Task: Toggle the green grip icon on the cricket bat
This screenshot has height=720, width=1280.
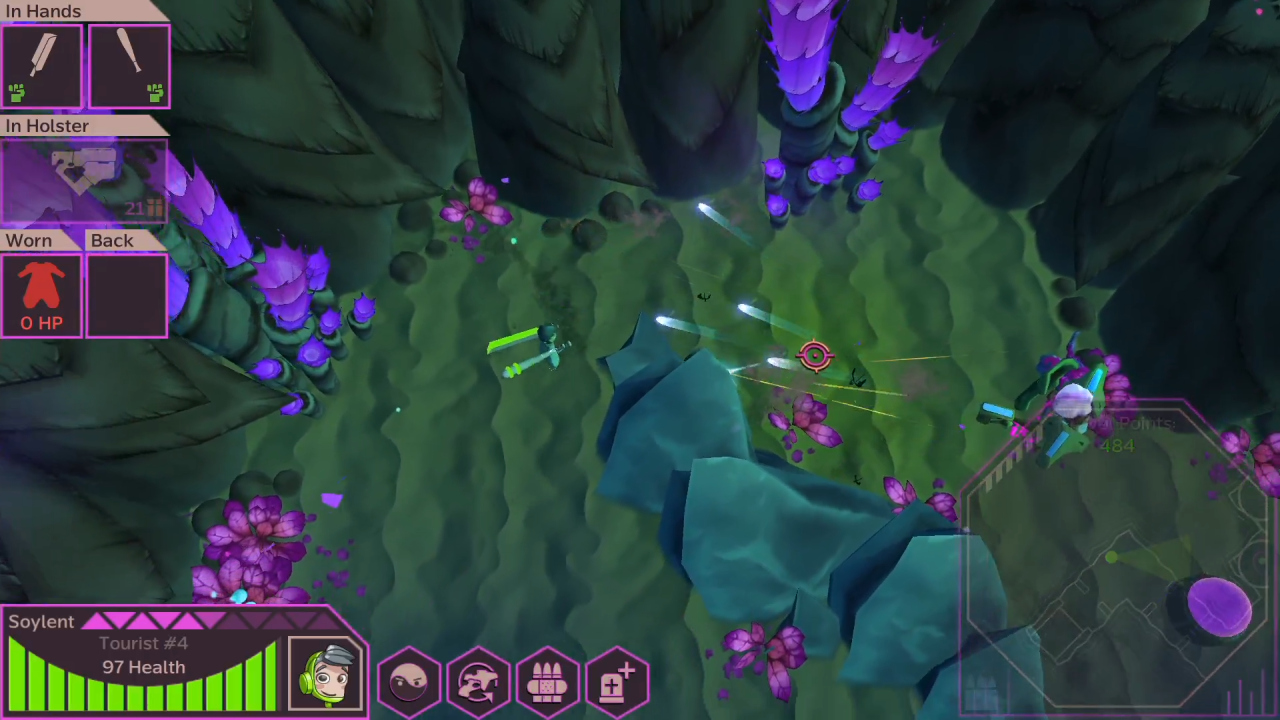Action: coord(17,93)
